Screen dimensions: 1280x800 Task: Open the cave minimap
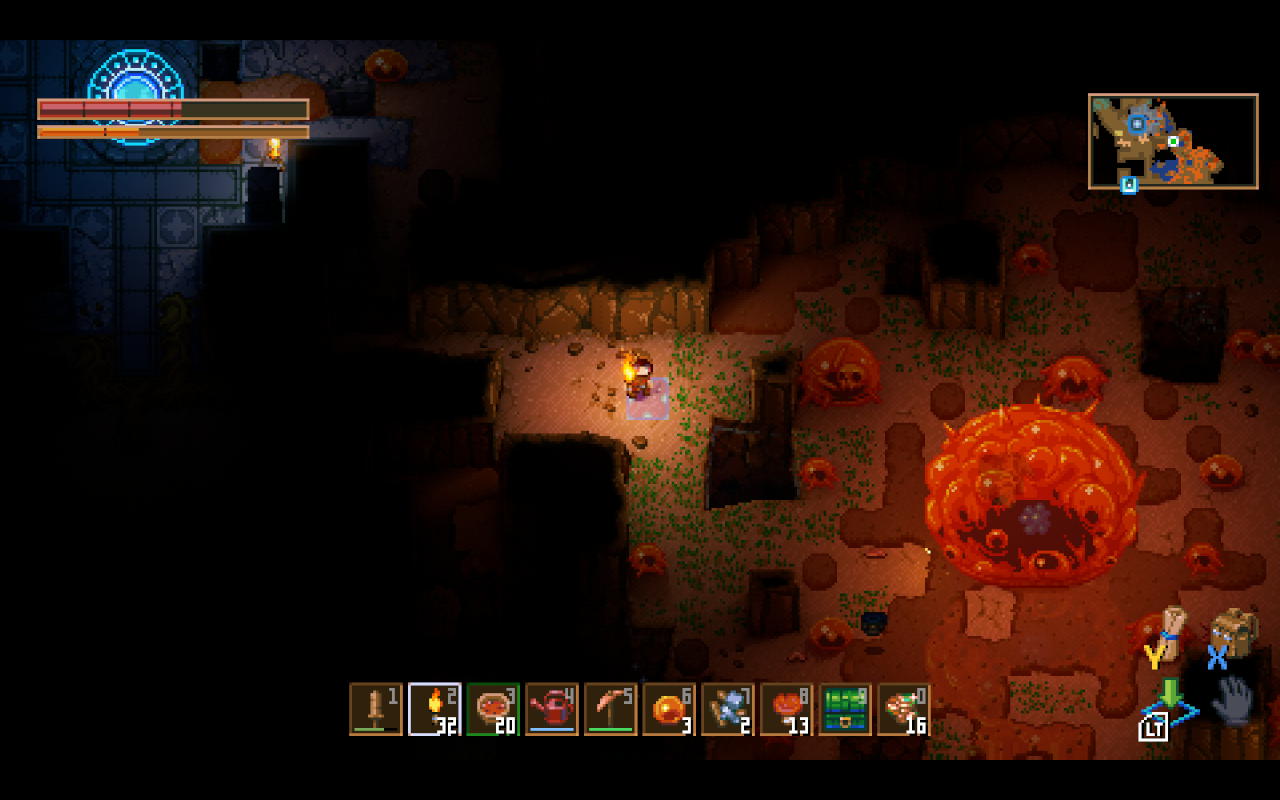1173,141
